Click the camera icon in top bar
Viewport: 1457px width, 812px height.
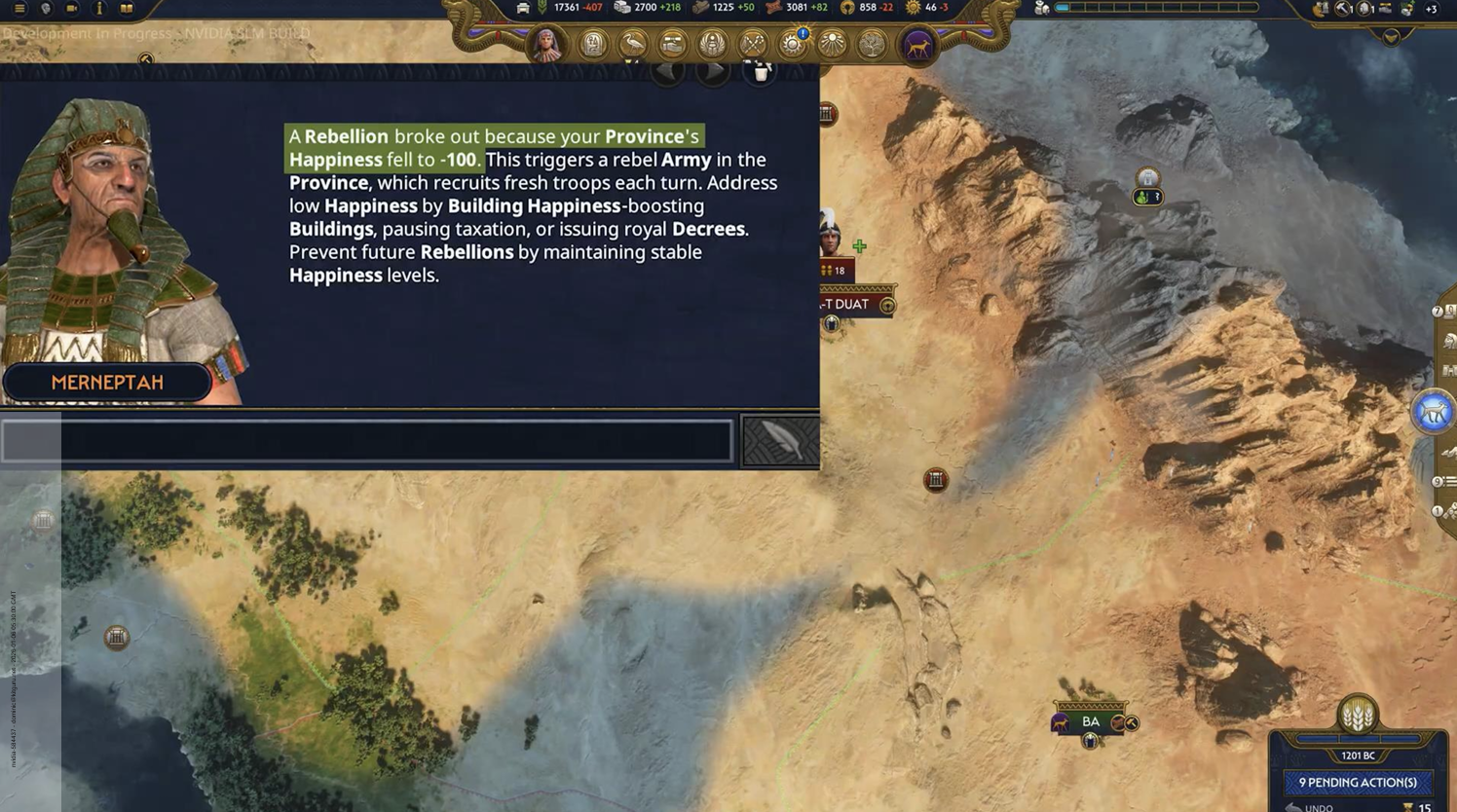[72, 9]
